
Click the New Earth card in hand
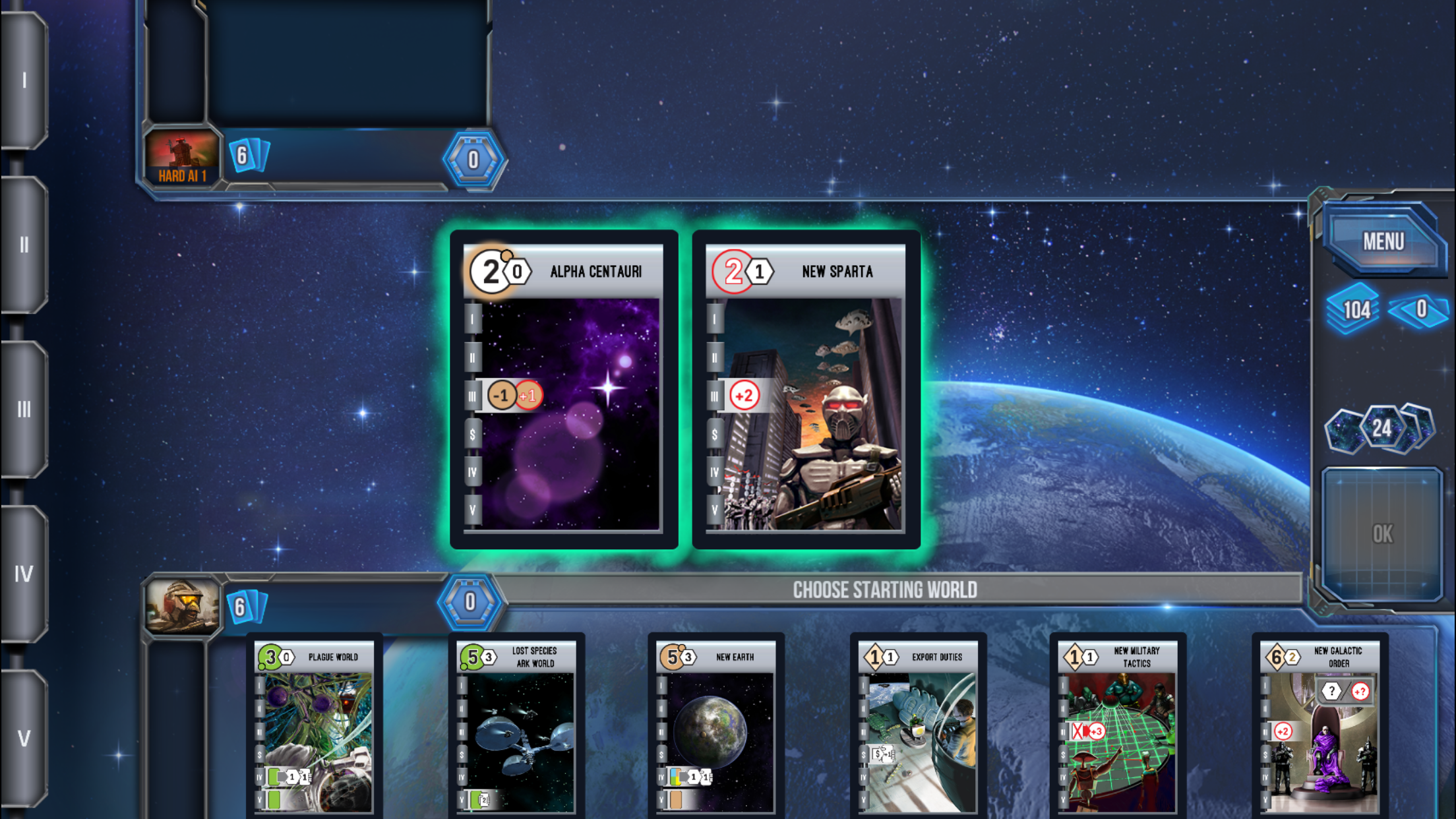[715, 725]
